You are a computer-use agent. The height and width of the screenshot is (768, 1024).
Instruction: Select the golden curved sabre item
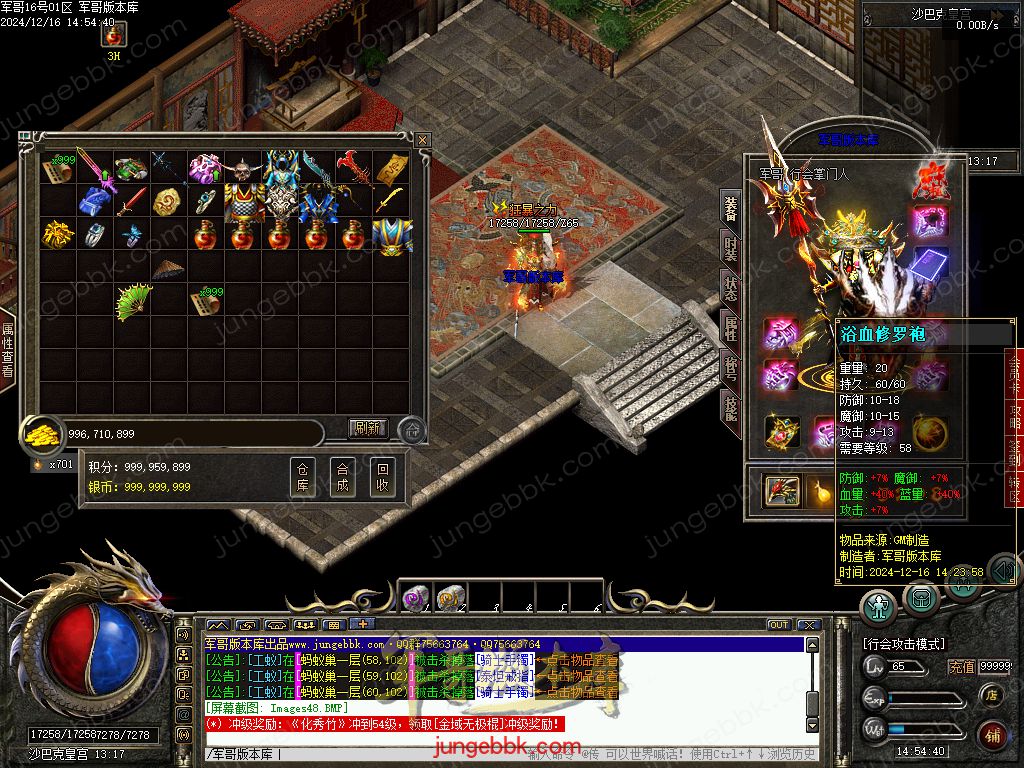(x=390, y=201)
